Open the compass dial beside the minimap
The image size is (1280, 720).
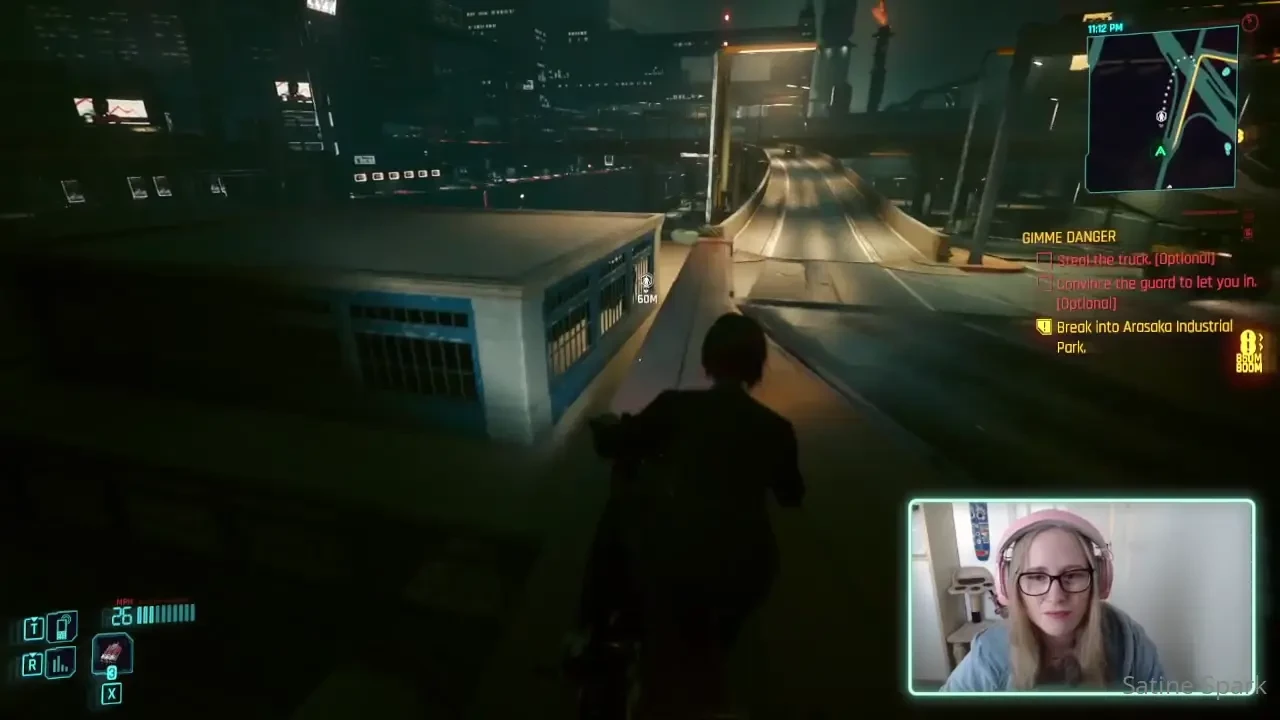(x=1249, y=22)
